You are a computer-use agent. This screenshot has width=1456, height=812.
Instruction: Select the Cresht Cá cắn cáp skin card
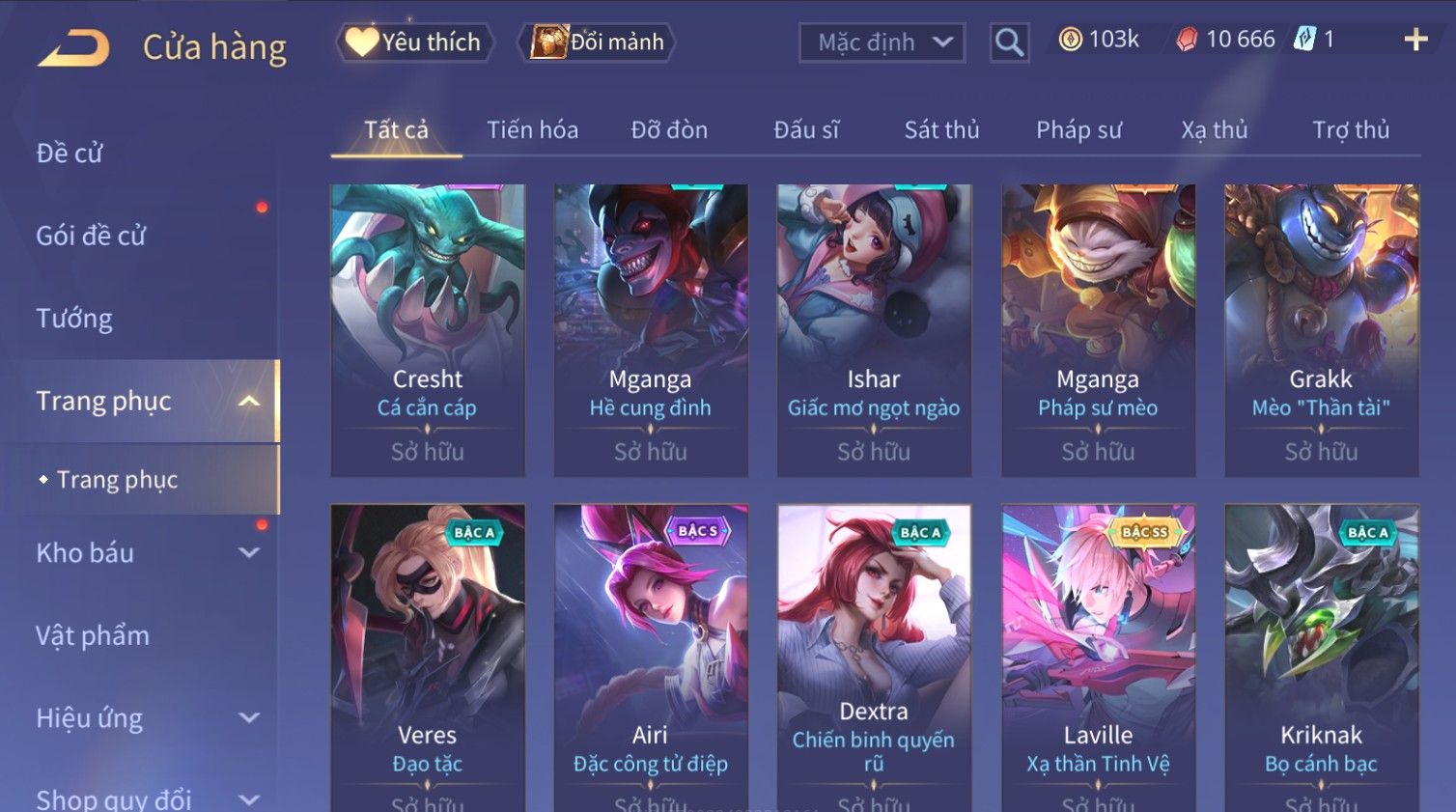tap(428, 329)
